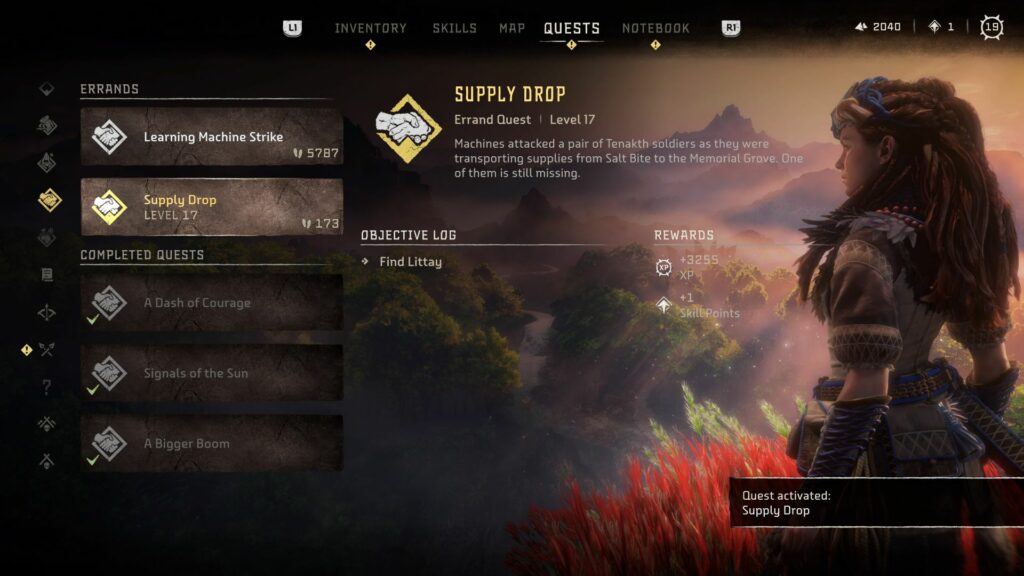Open the question mark quest category

[46, 387]
